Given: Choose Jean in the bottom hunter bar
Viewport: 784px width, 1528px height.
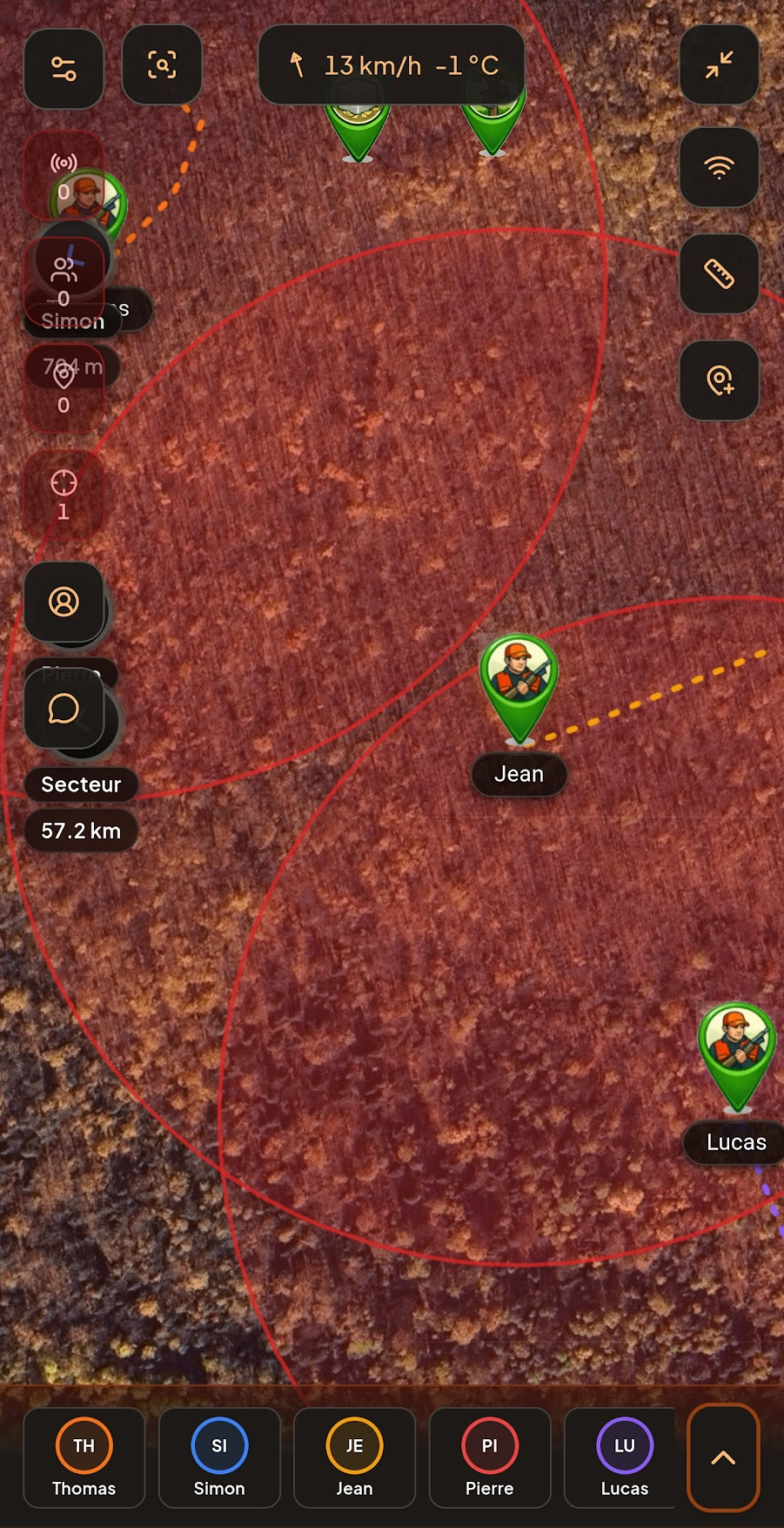Looking at the screenshot, I should 354,1457.
